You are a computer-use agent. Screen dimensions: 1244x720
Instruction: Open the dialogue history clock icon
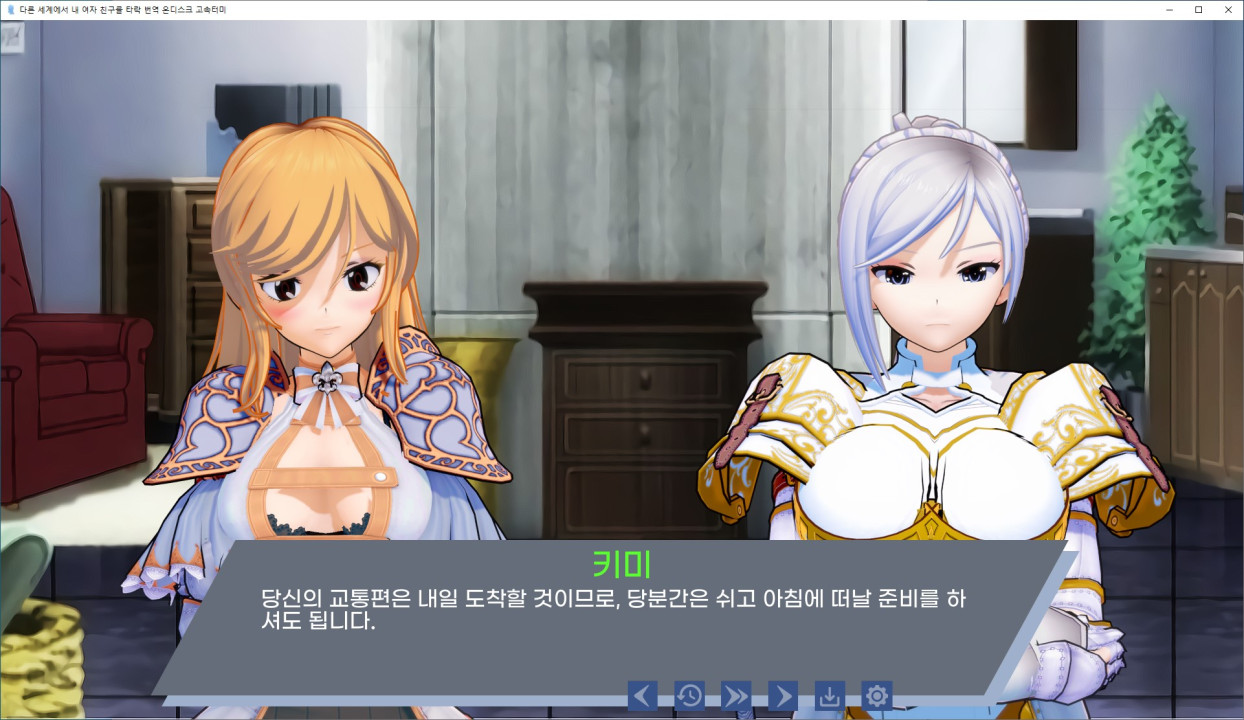689,695
